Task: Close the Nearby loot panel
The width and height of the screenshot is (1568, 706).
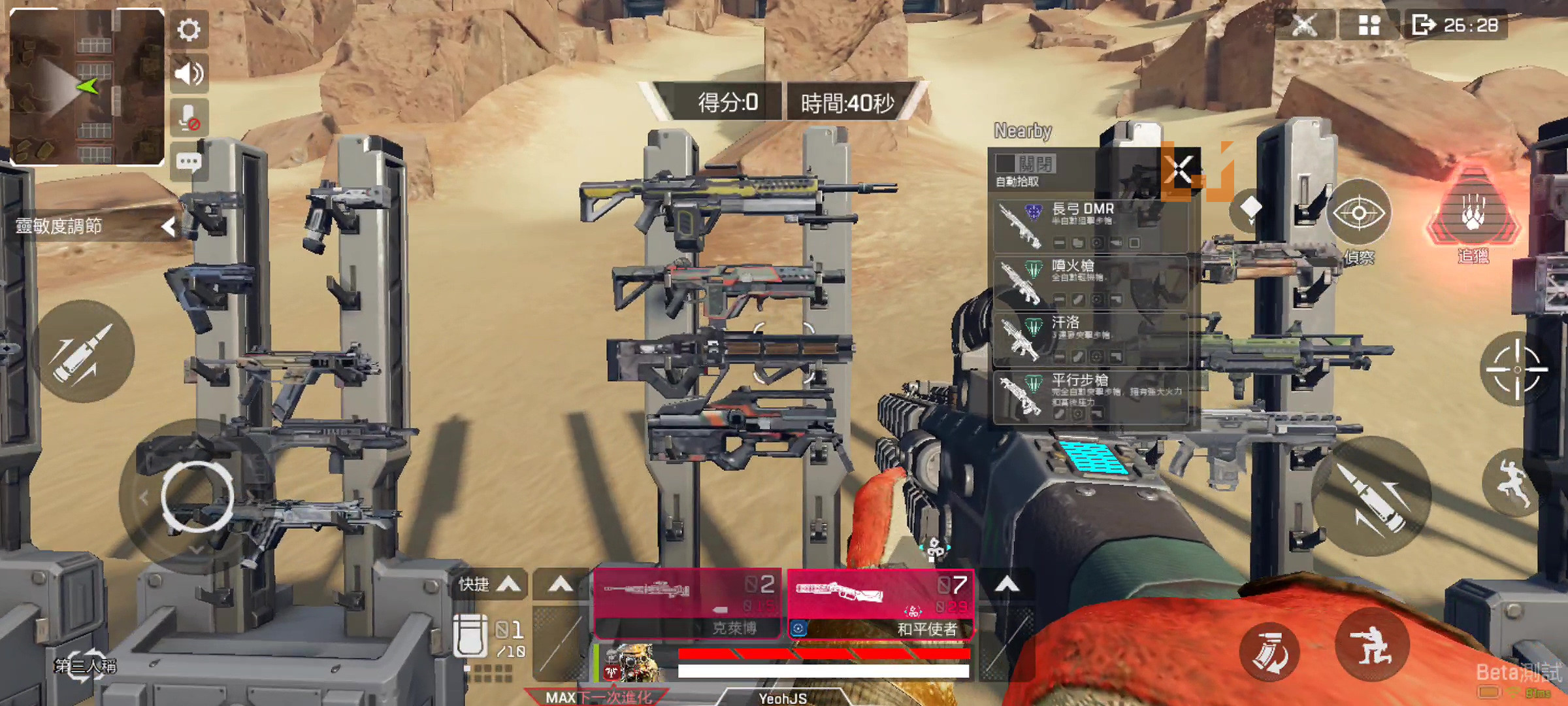Action: (1181, 169)
